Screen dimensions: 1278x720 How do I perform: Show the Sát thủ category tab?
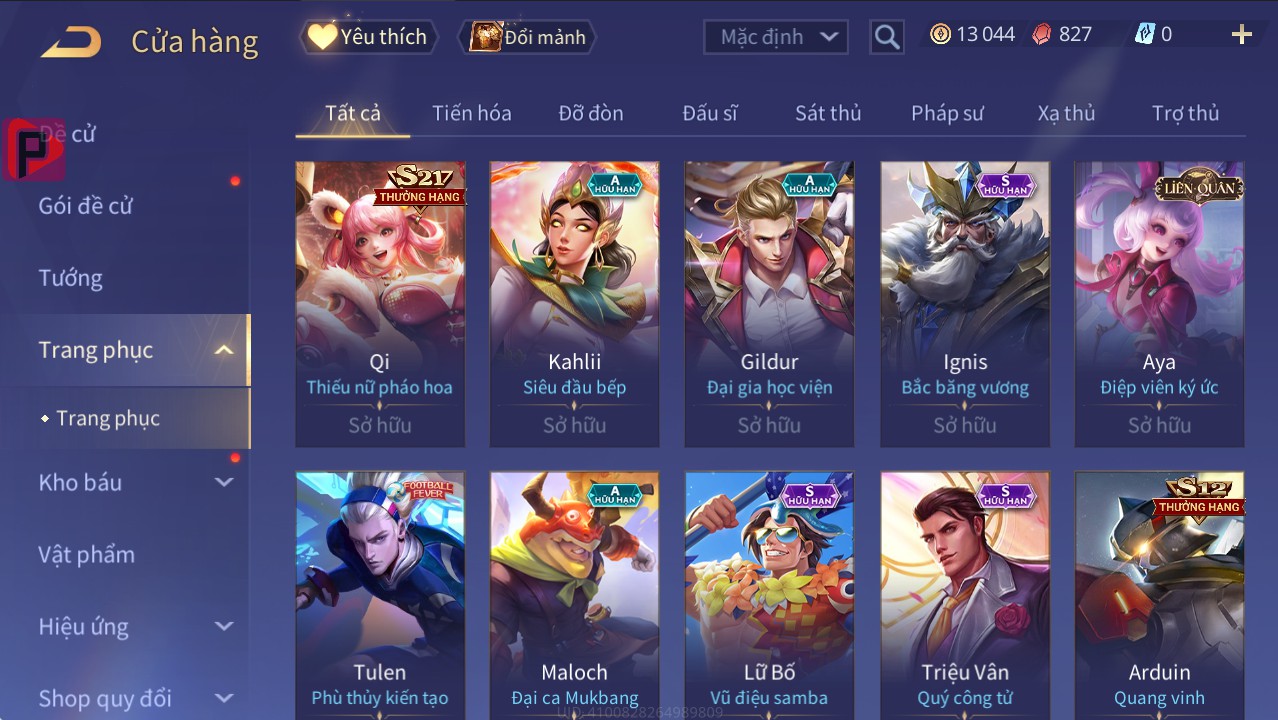(828, 113)
